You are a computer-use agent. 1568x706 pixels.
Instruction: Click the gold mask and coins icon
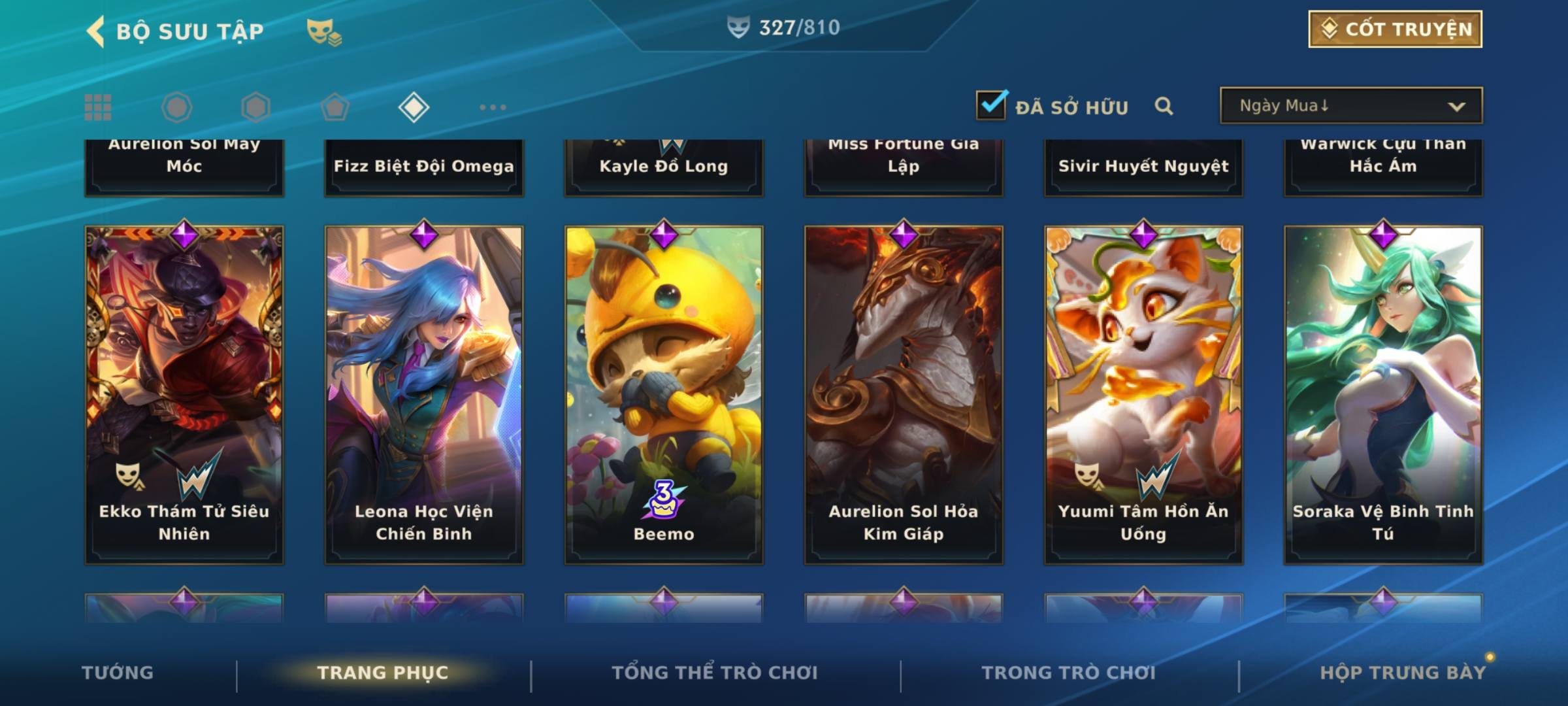click(324, 31)
